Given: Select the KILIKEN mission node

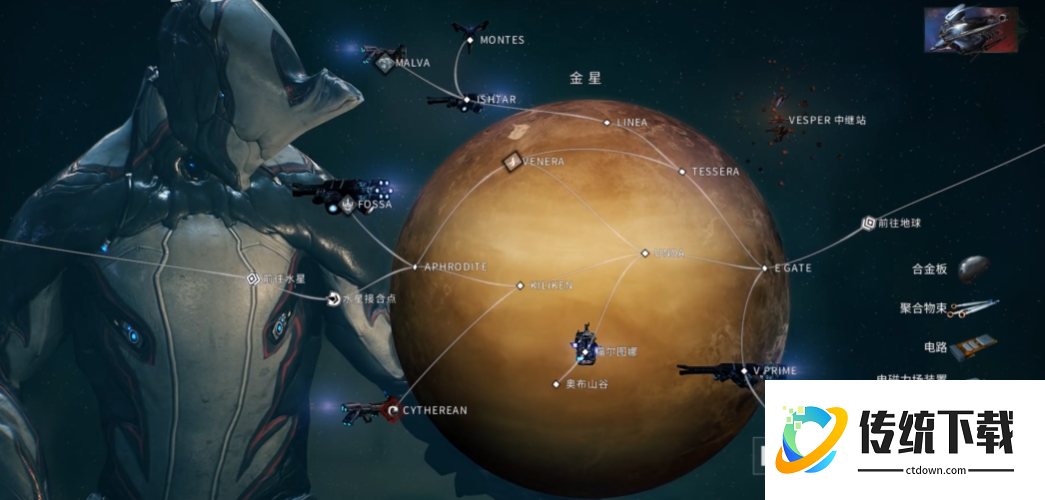Looking at the screenshot, I should [x=520, y=286].
